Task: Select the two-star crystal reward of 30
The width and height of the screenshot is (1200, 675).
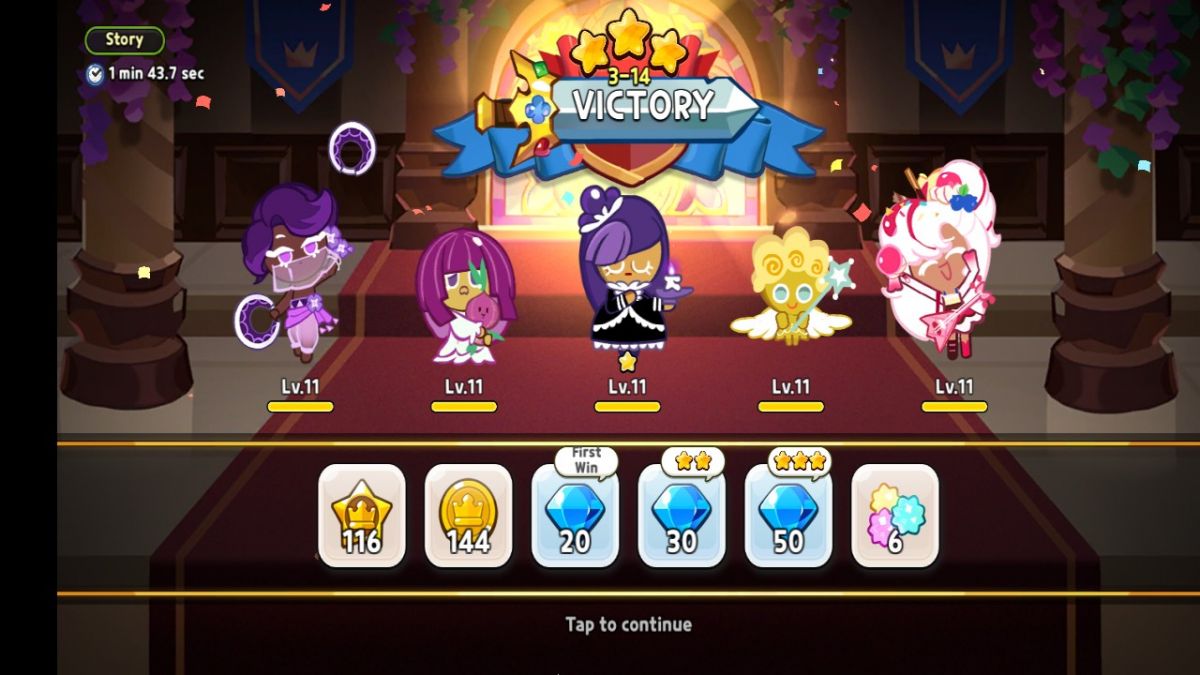Action: pos(682,516)
